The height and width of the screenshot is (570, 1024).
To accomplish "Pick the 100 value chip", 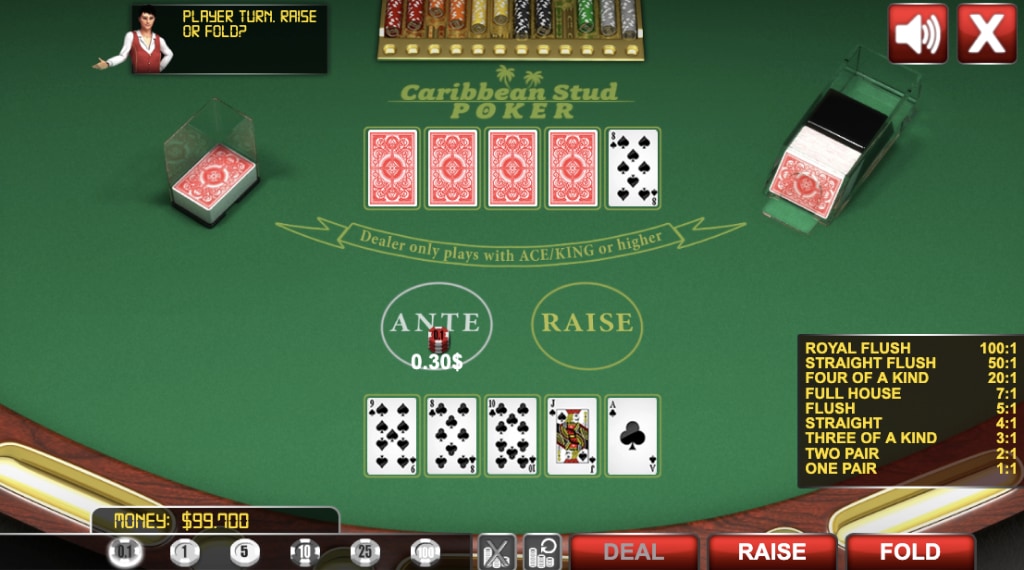I will click(x=425, y=551).
